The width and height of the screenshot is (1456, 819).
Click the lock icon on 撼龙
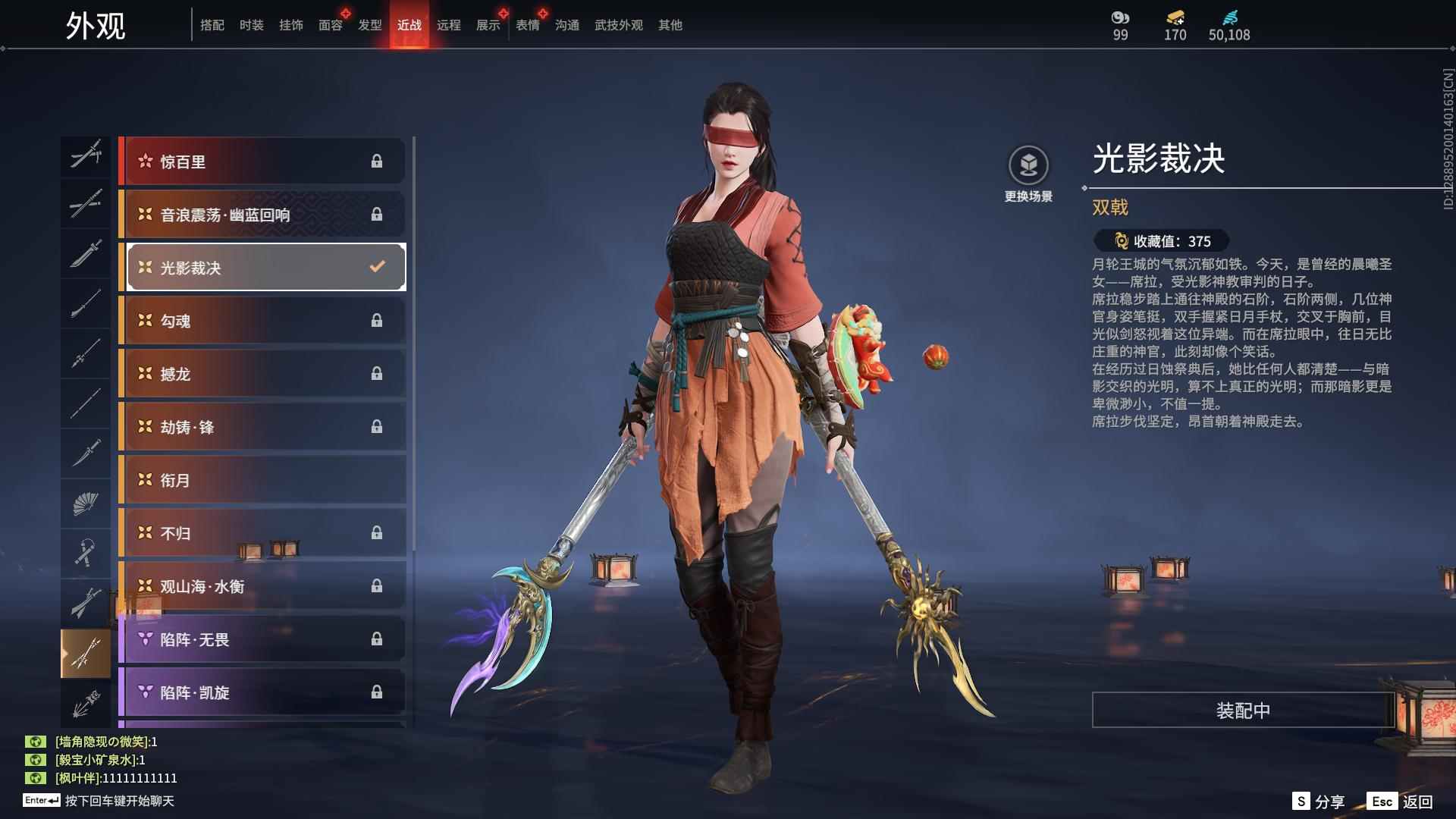(x=377, y=373)
